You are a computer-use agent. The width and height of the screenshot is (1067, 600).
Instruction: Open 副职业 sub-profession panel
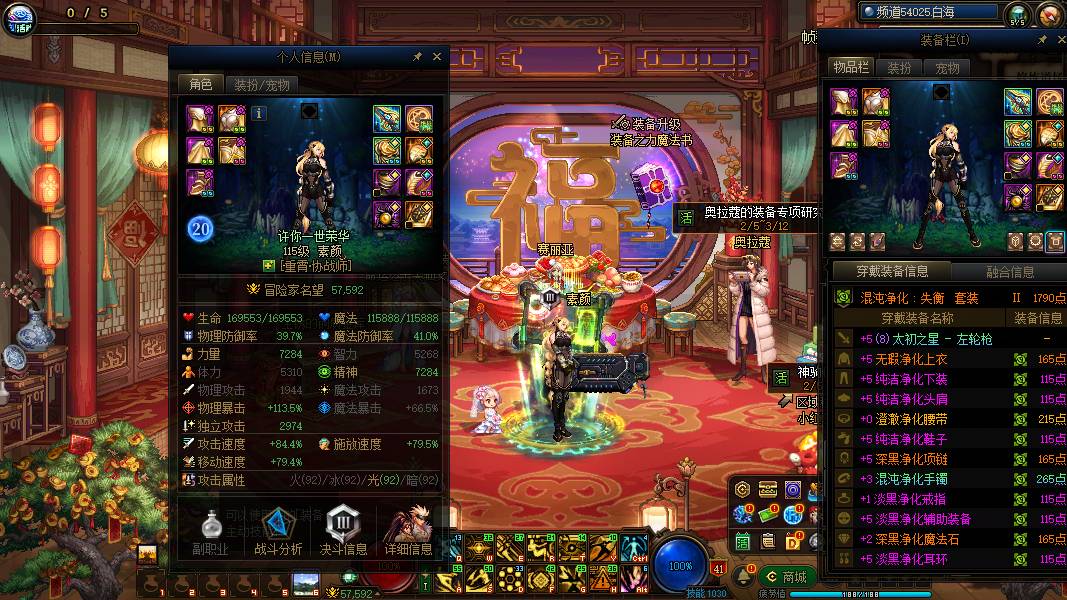click(210, 531)
